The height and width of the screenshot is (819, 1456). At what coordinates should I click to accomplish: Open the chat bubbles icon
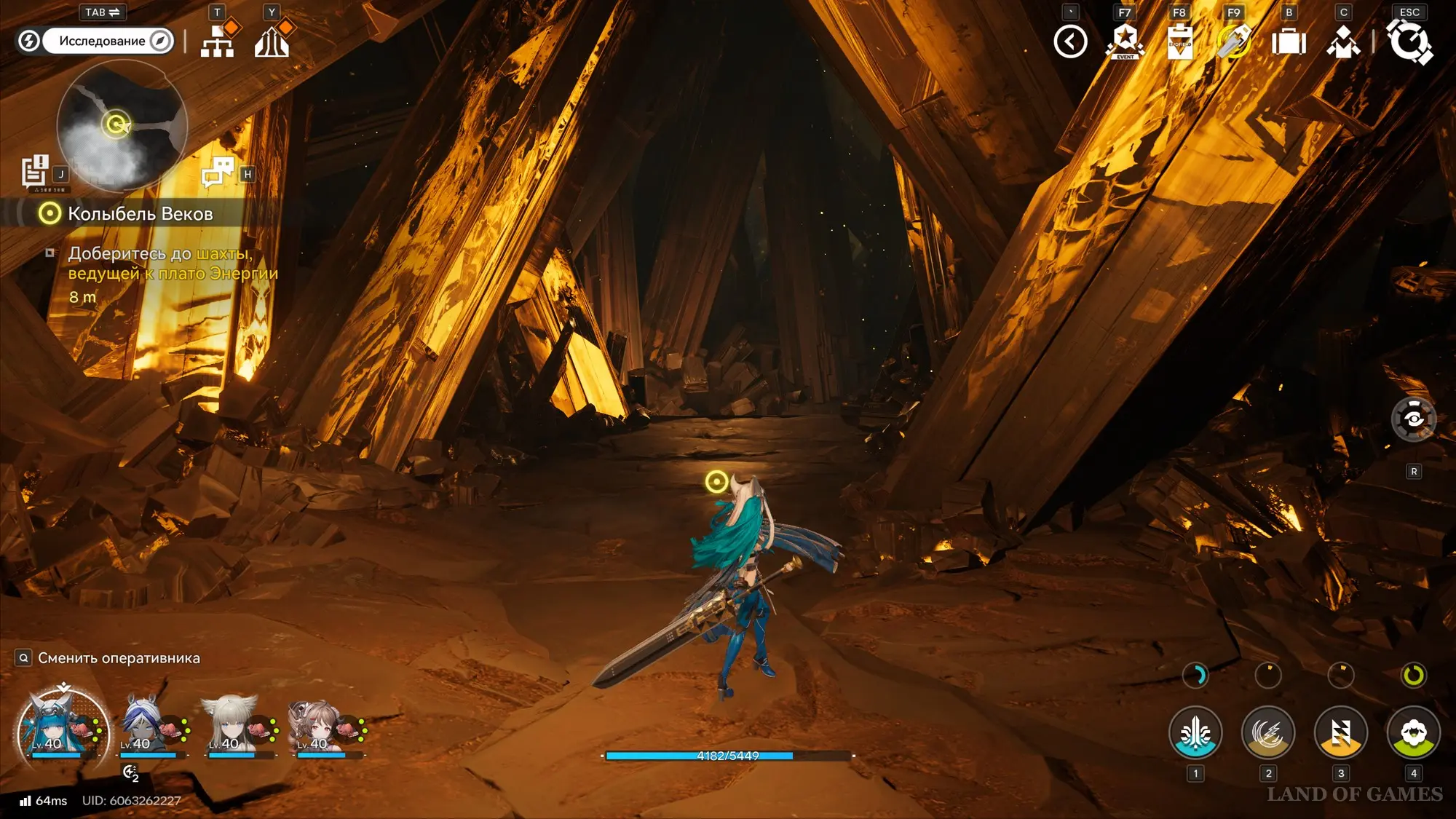pos(217,173)
